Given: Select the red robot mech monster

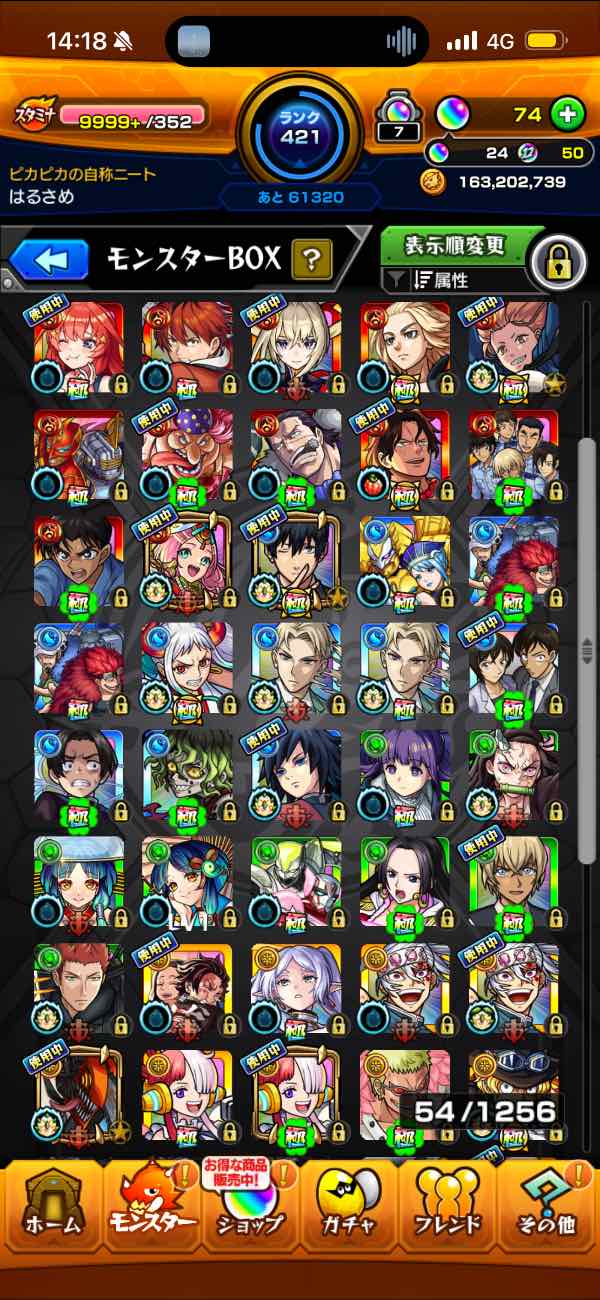Looking at the screenshot, I should click(x=79, y=454).
